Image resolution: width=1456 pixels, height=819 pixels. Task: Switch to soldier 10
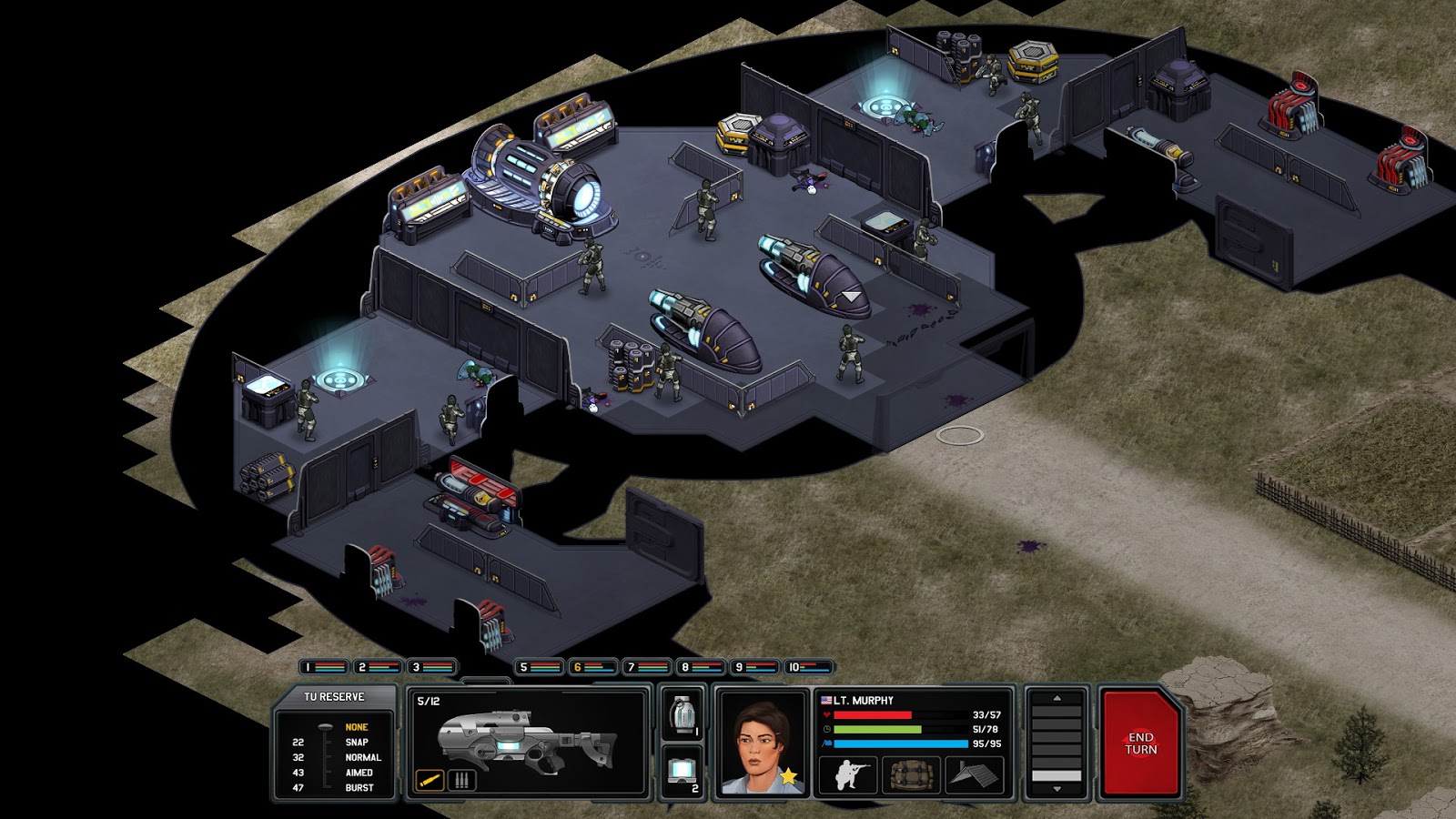coord(809,667)
